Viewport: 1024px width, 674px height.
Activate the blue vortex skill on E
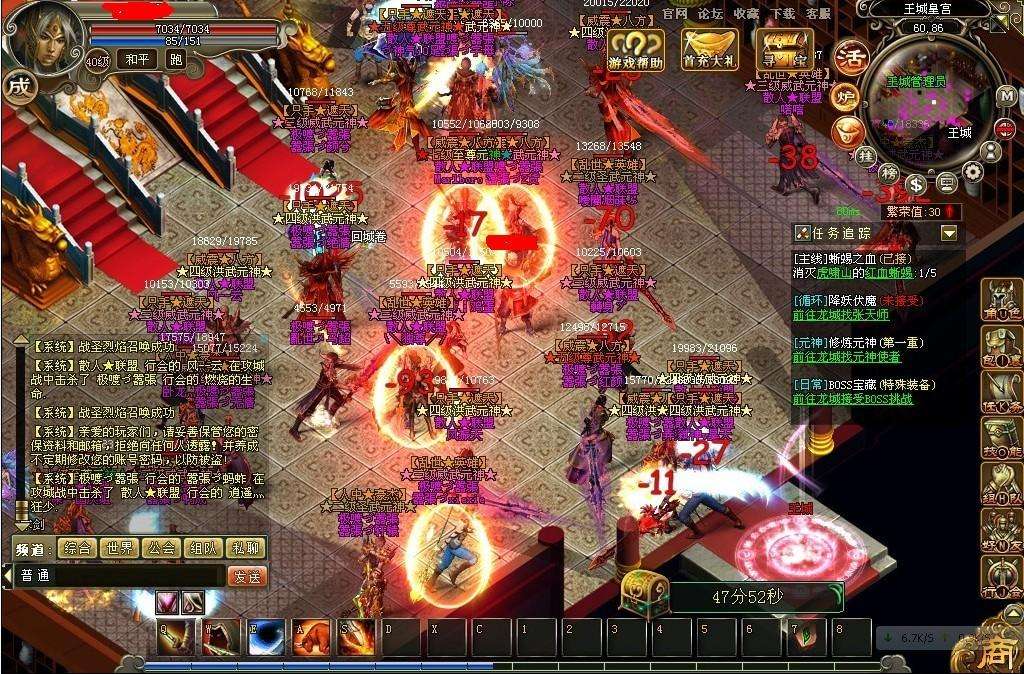pos(266,638)
